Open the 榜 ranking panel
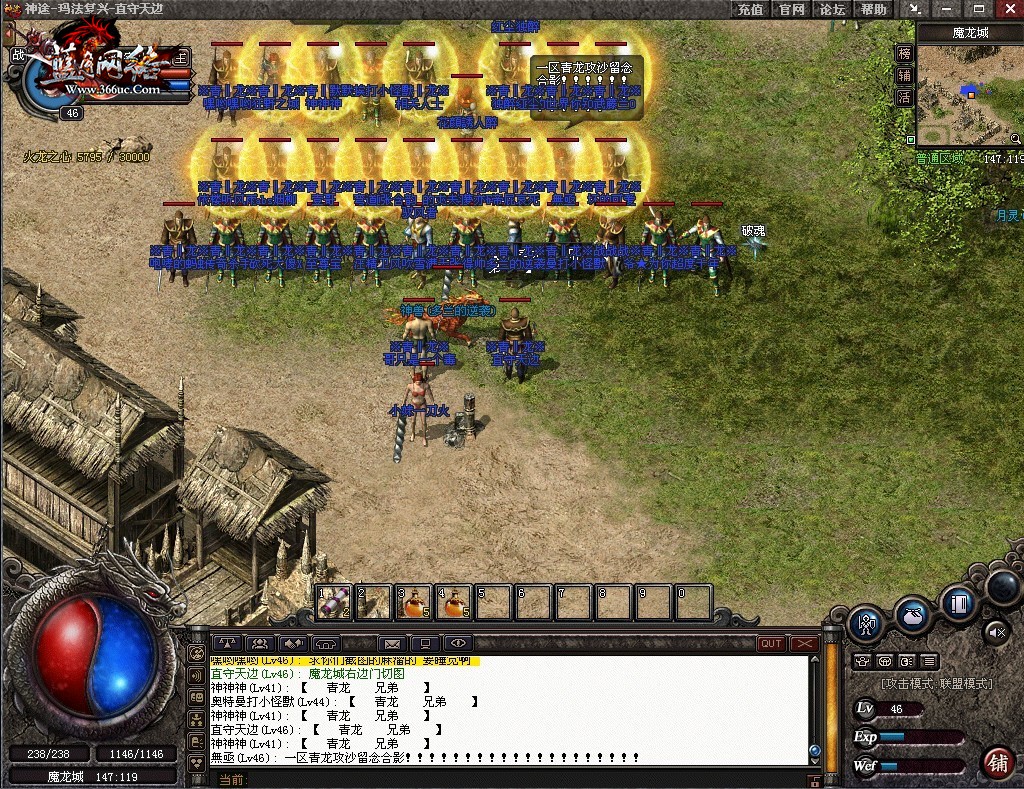Viewport: 1024px width, 789px height. (x=904, y=54)
